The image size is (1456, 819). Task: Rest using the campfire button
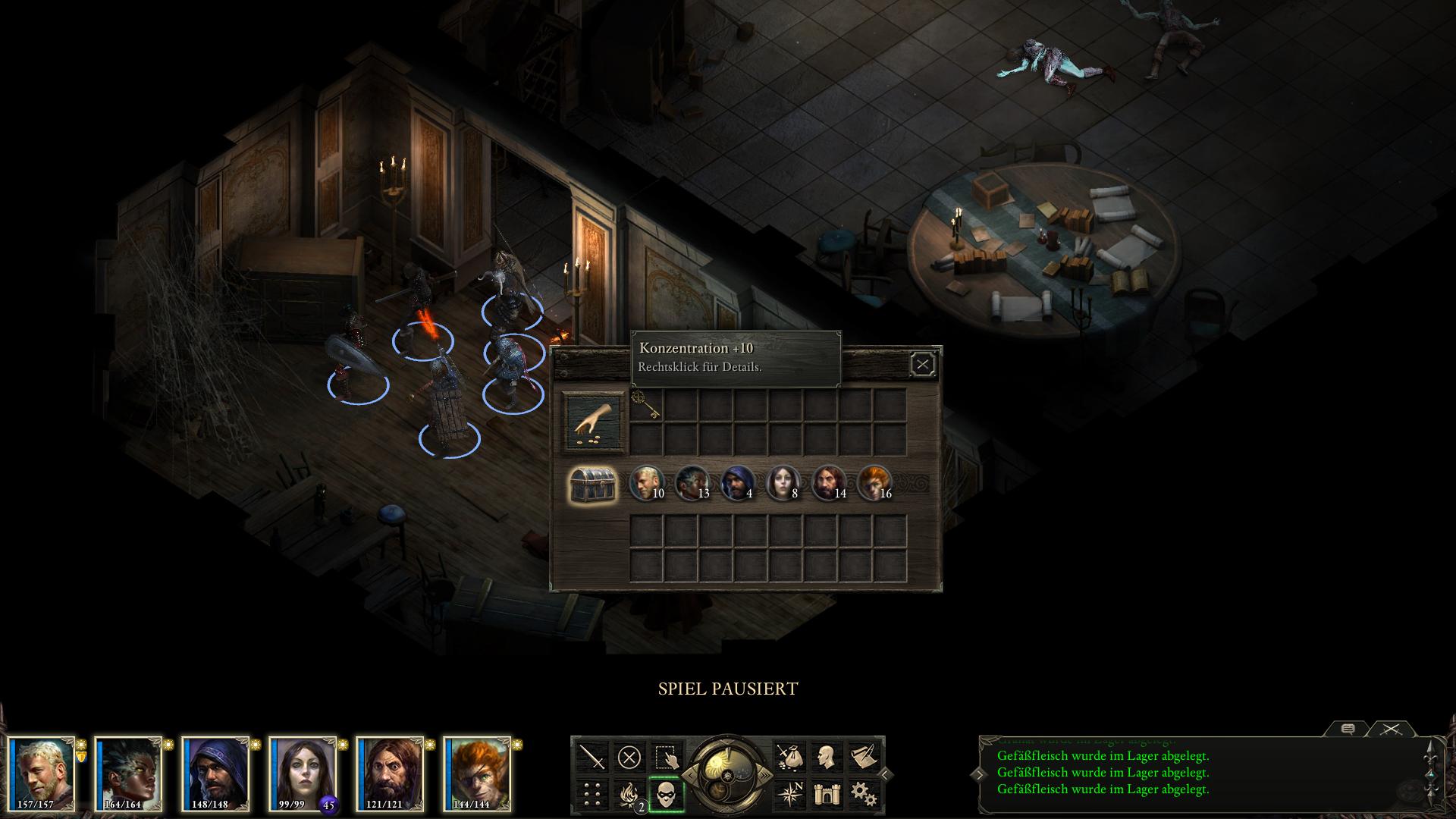(629, 794)
